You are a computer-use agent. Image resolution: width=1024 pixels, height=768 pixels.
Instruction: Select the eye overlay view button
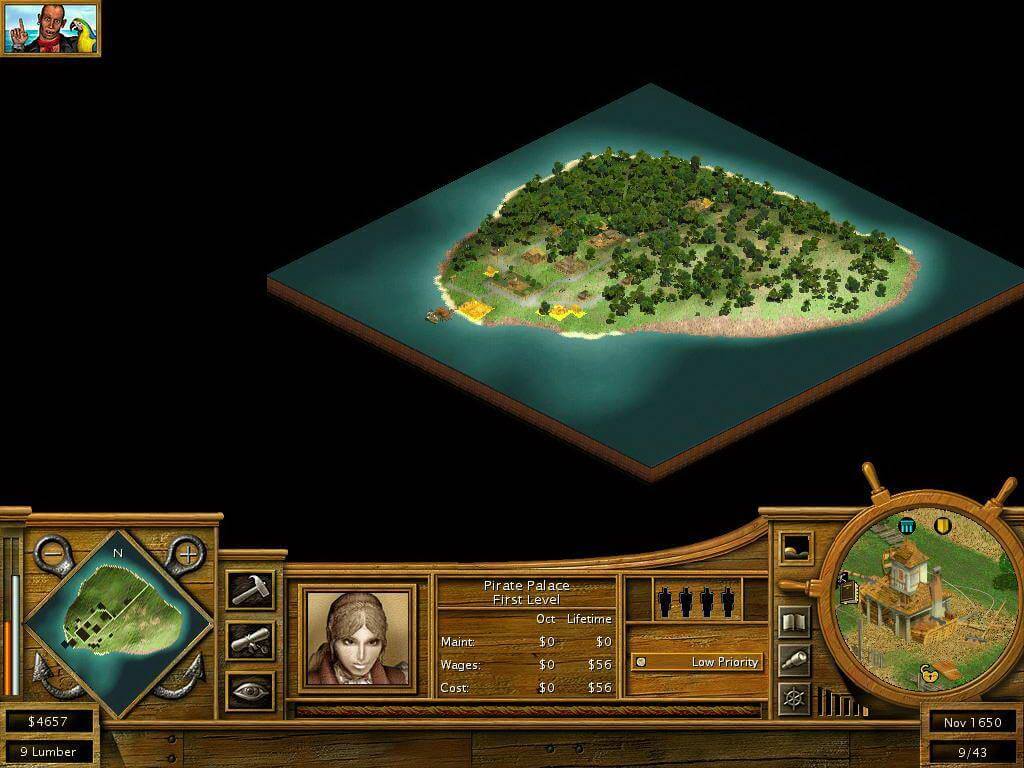point(249,690)
